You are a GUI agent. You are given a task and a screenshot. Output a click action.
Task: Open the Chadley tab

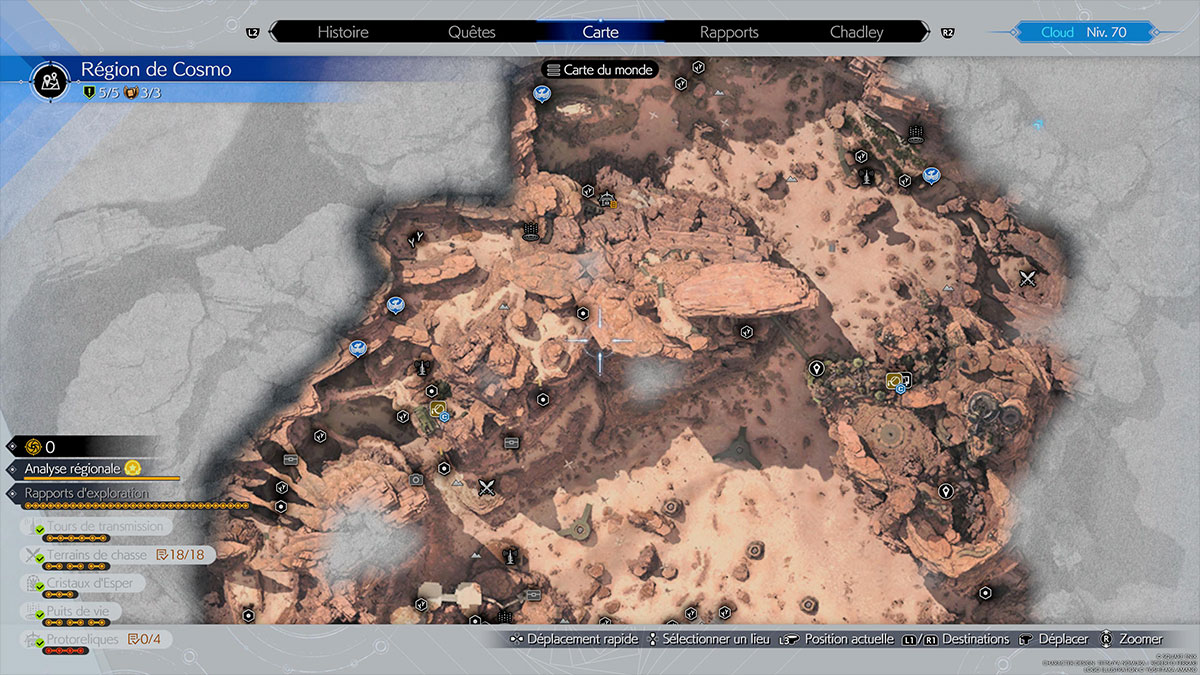(857, 32)
